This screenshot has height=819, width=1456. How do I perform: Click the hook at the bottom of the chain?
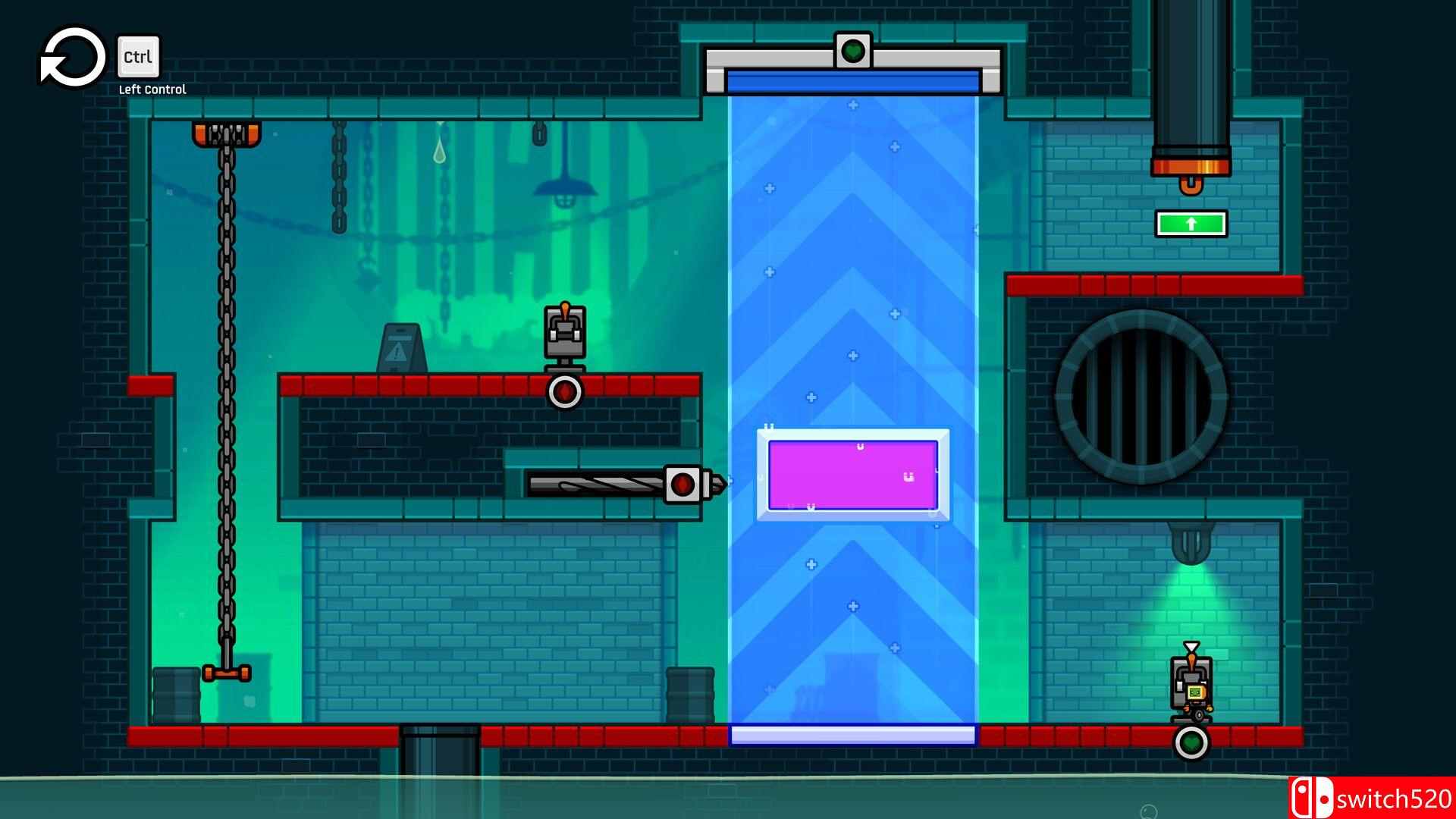(226, 671)
